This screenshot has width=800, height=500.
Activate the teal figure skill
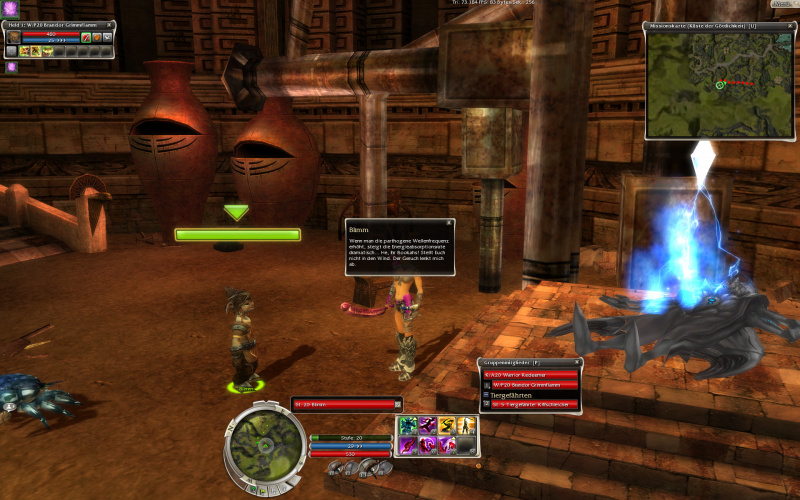coord(408,424)
